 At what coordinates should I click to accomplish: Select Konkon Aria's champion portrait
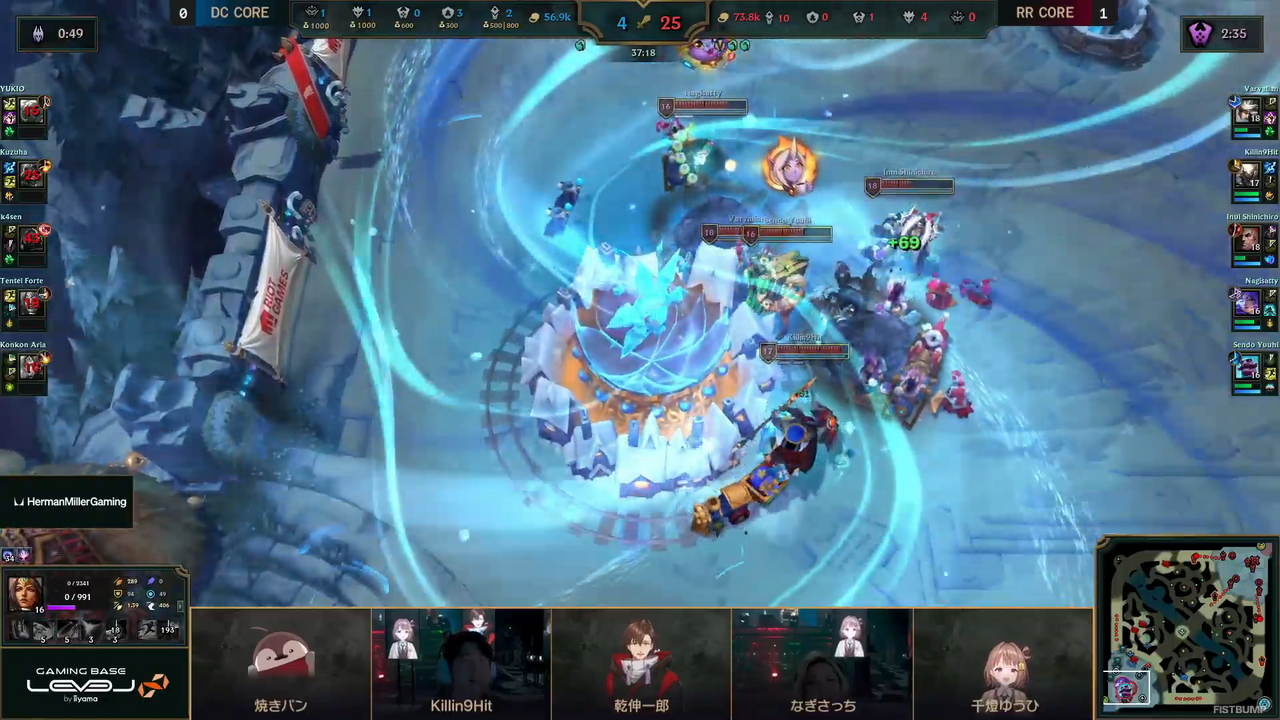point(31,366)
